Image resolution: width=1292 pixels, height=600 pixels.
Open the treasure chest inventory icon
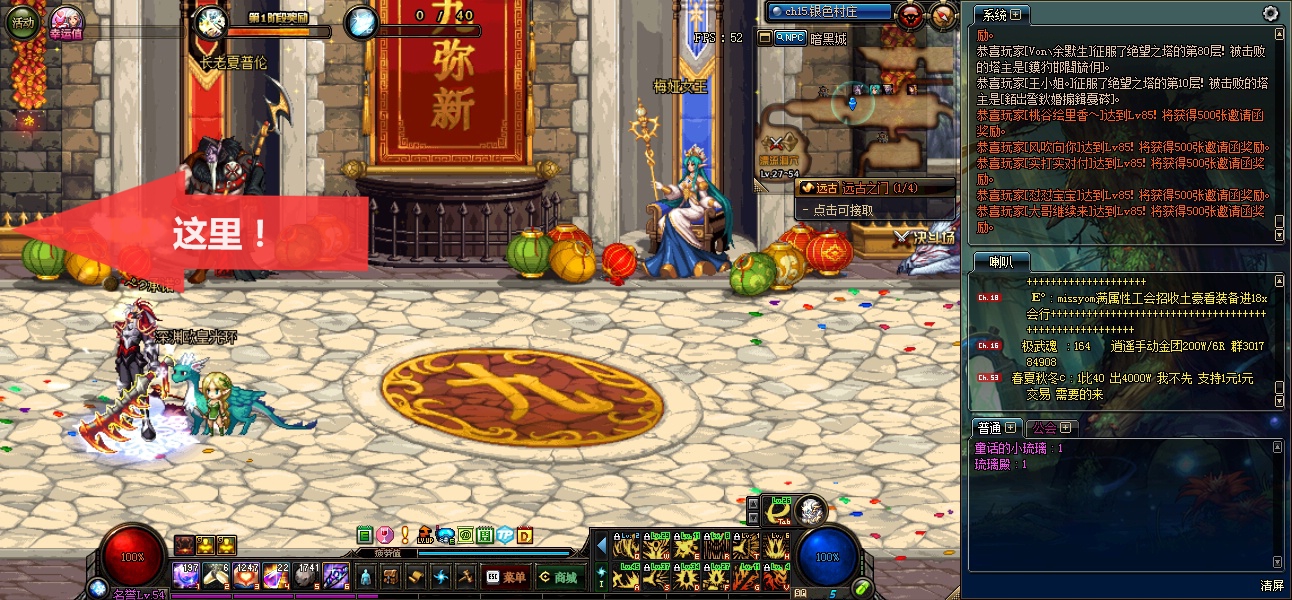coord(391,576)
